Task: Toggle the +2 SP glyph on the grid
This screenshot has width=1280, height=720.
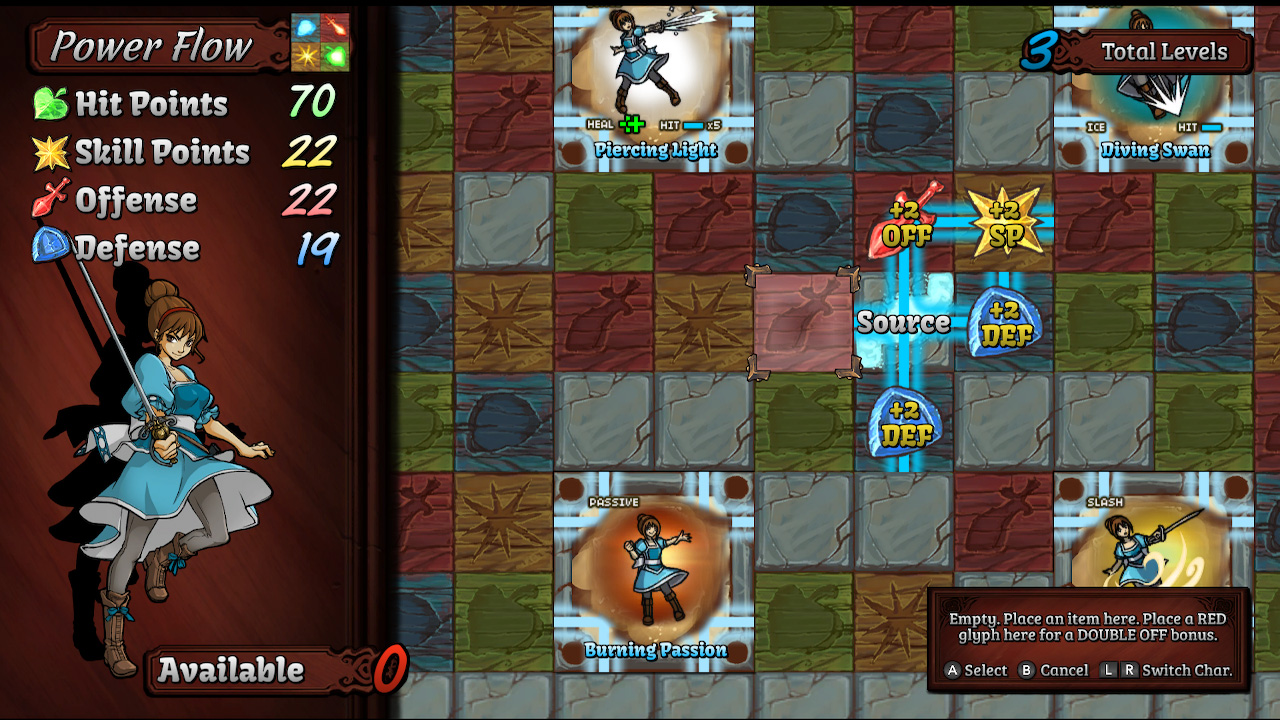Action: click(x=1003, y=222)
